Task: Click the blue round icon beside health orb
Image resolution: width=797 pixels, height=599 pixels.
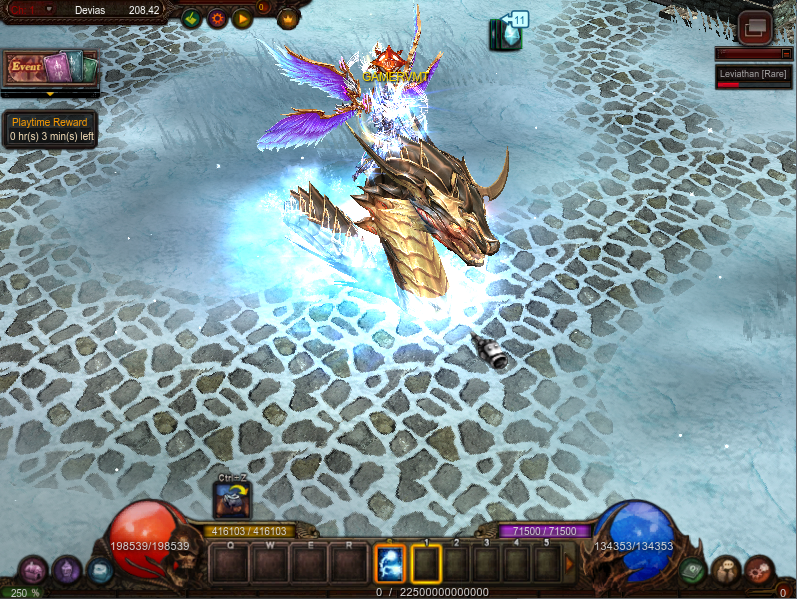Action: pos(98,571)
